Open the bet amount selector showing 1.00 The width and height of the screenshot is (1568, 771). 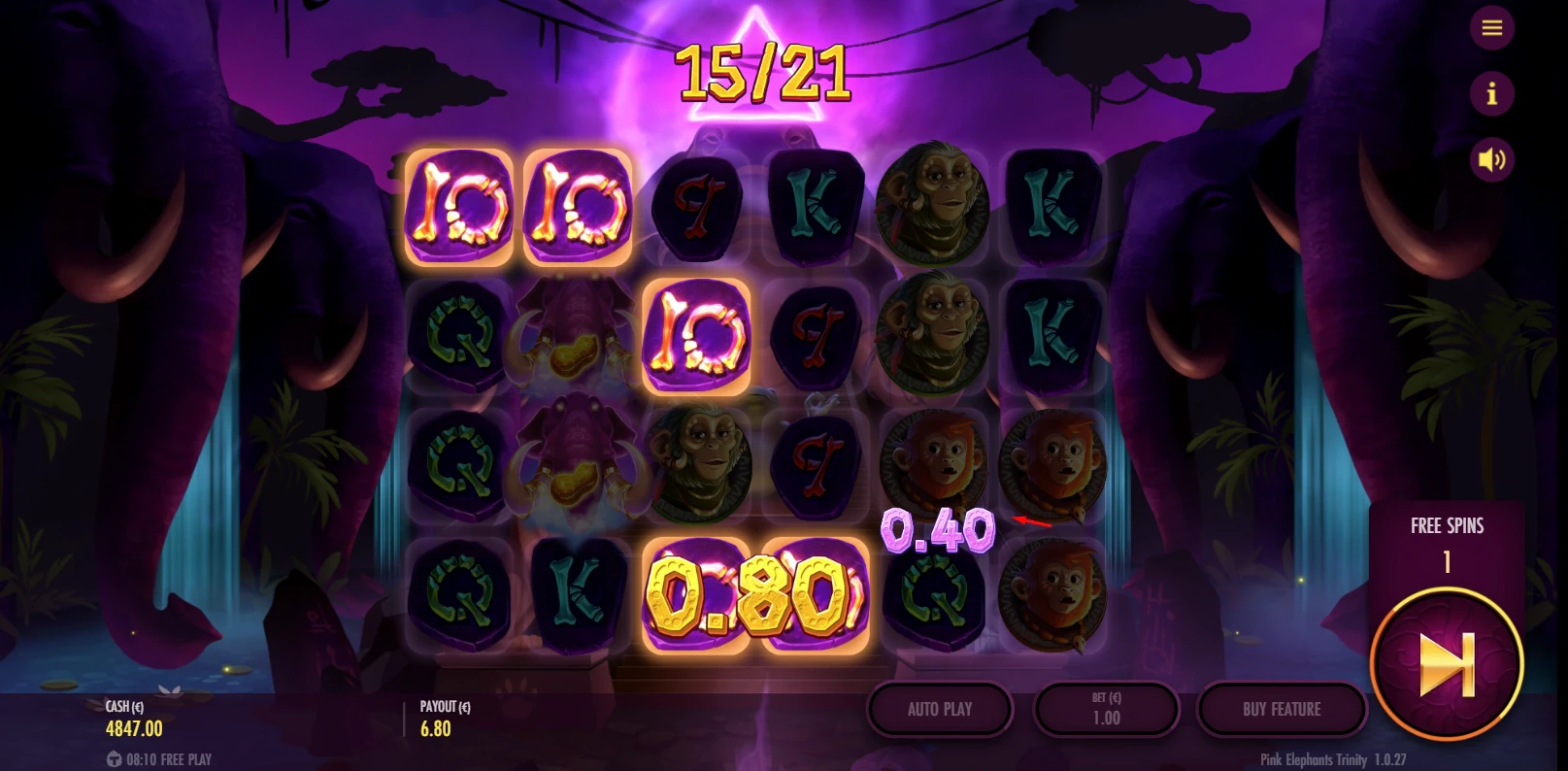[x=1107, y=710]
